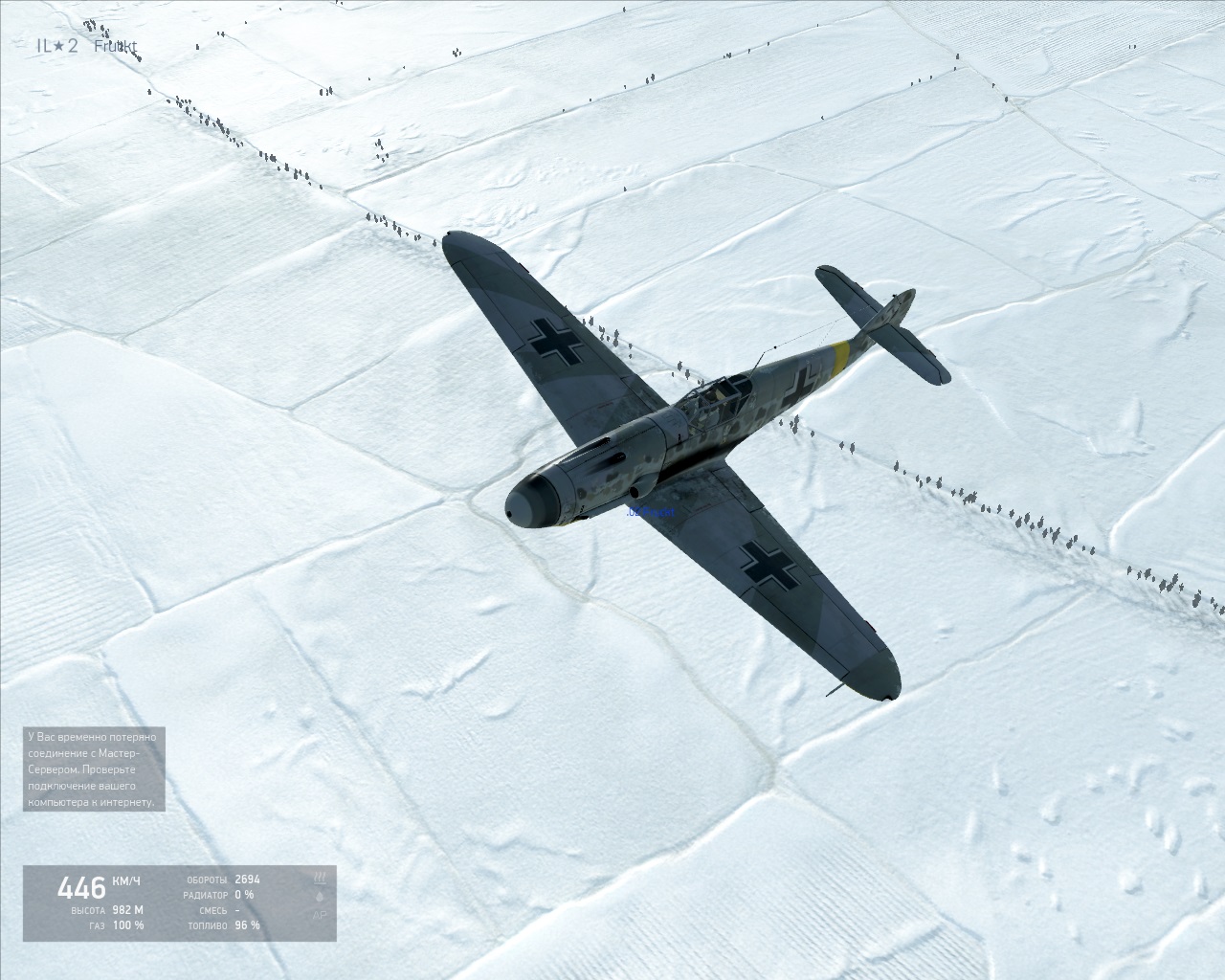Click the water droplet indicator icon
The image size is (1225, 980).
point(320,897)
